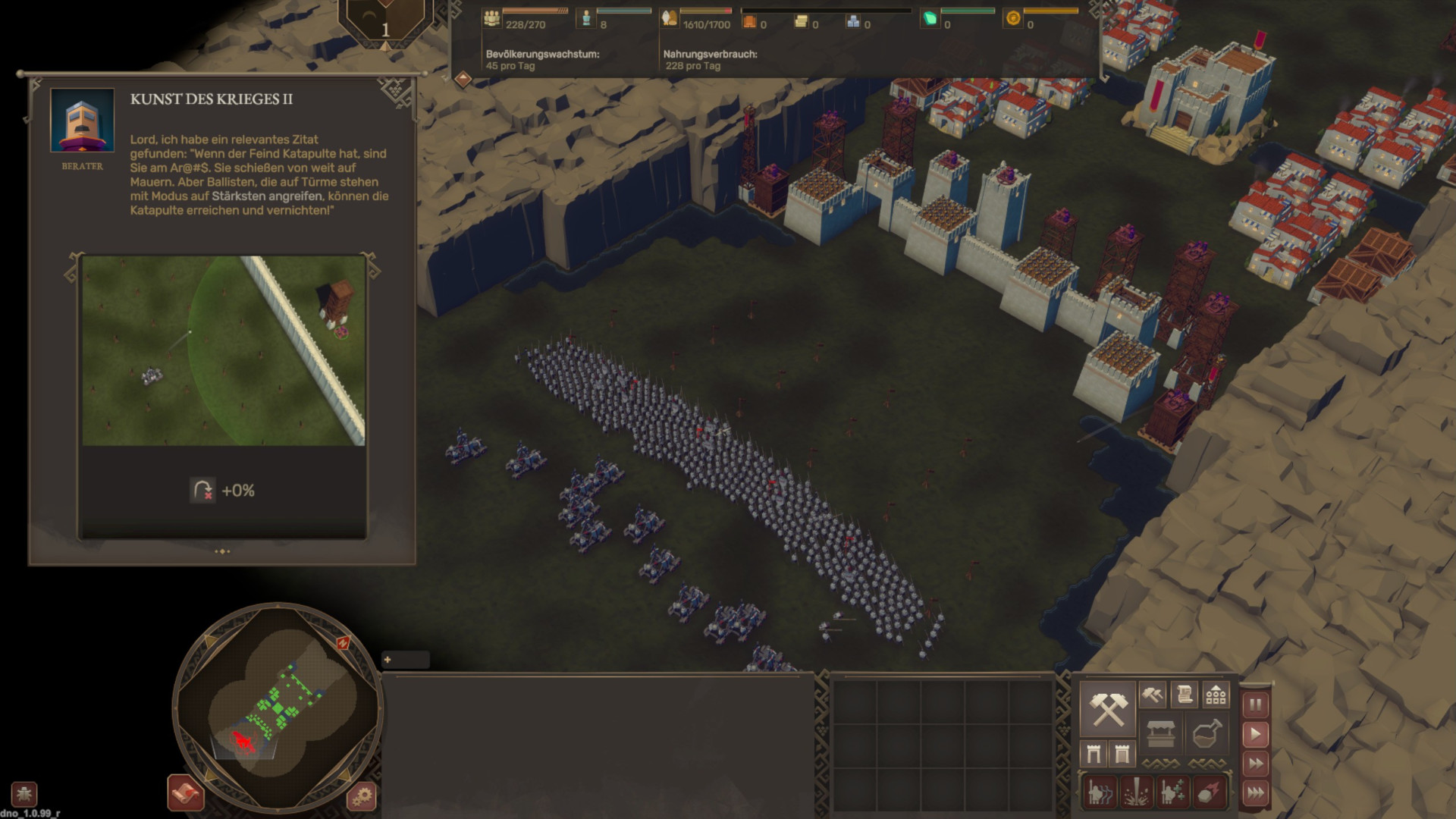Activate the ground strike impact ability
This screenshot has width=1456, height=819.
click(x=1136, y=792)
